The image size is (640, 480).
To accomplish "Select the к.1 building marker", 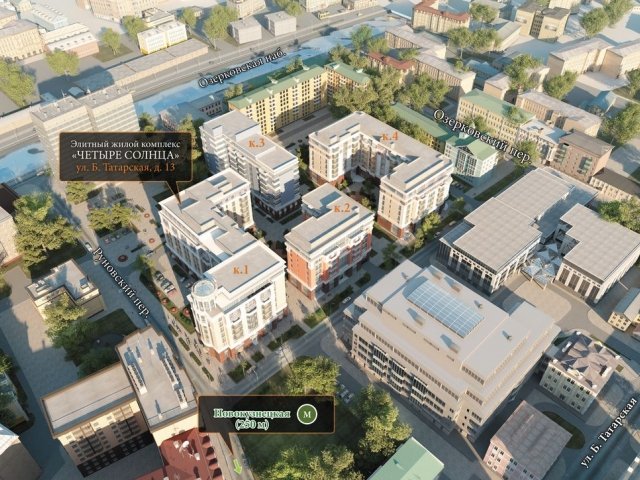I will pyautogui.click(x=242, y=271).
